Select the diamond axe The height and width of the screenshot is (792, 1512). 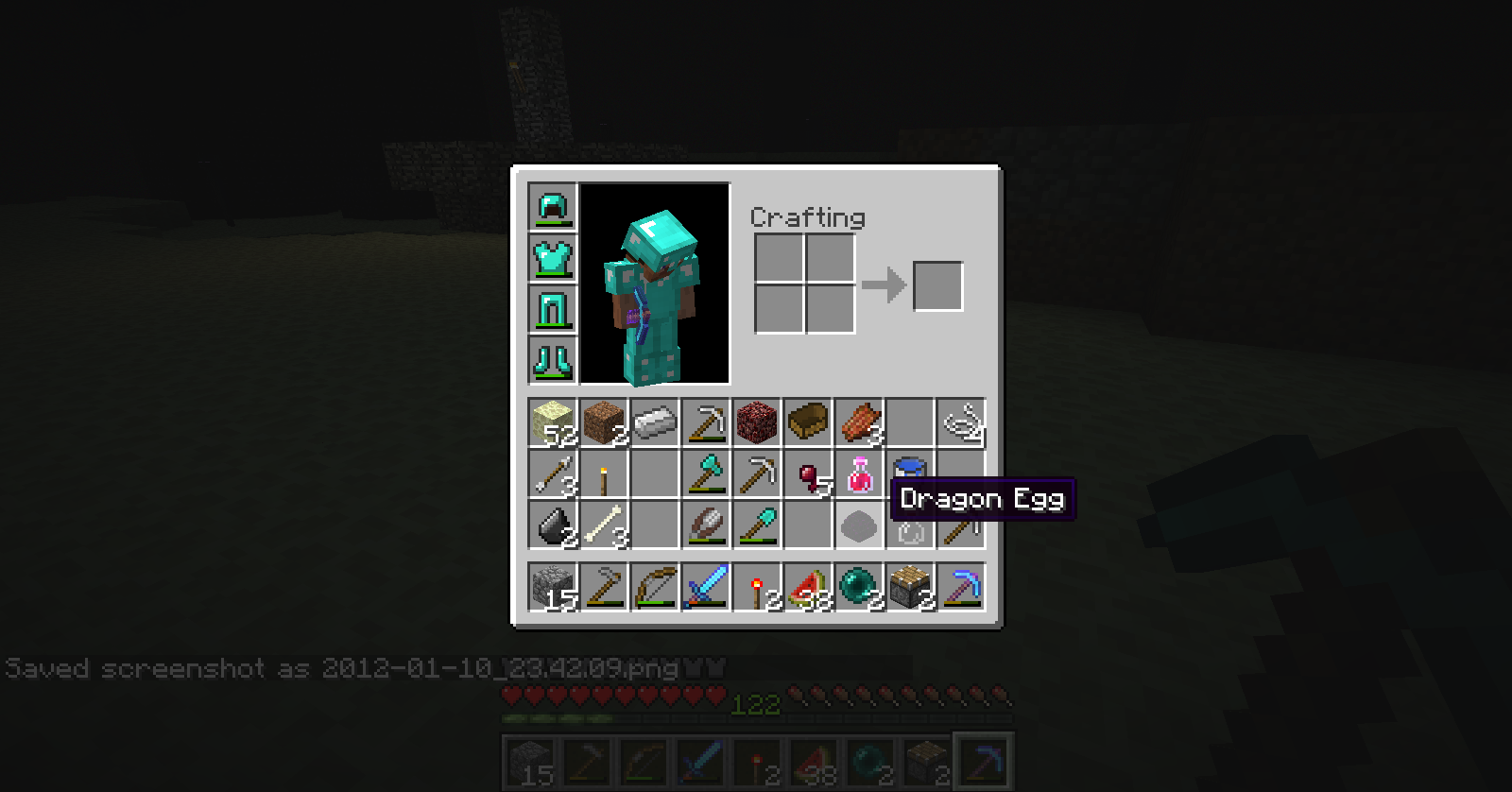click(706, 473)
